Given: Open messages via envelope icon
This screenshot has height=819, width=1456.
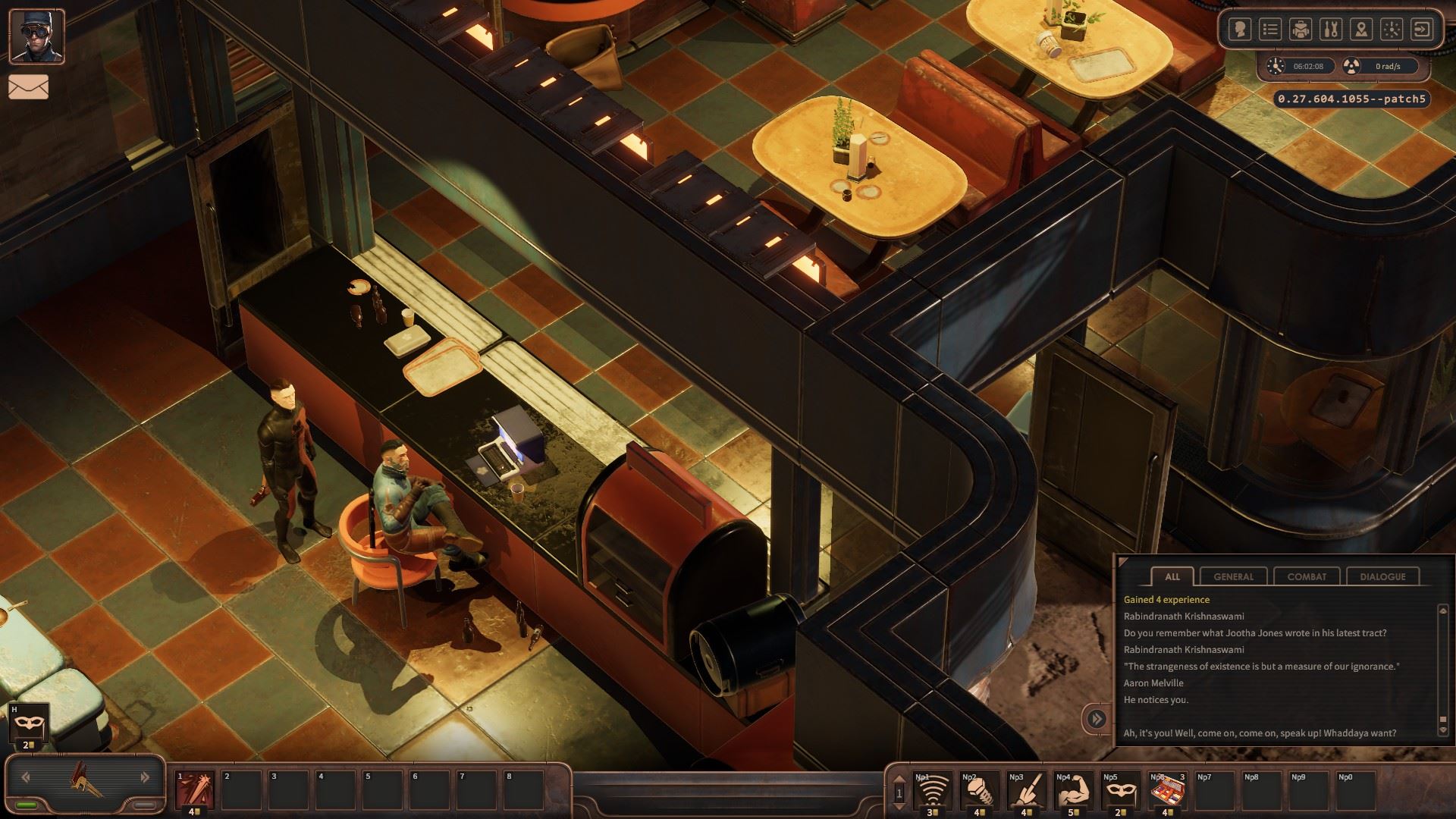Looking at the screenshot, I should pos(30,86).
